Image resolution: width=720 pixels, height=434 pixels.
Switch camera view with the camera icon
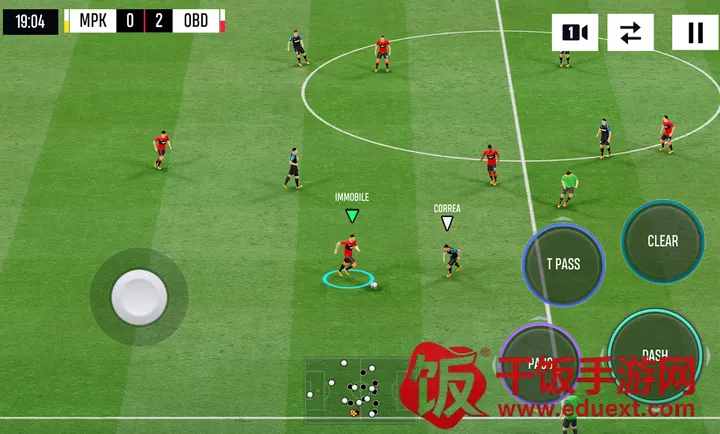click(574, 33)
